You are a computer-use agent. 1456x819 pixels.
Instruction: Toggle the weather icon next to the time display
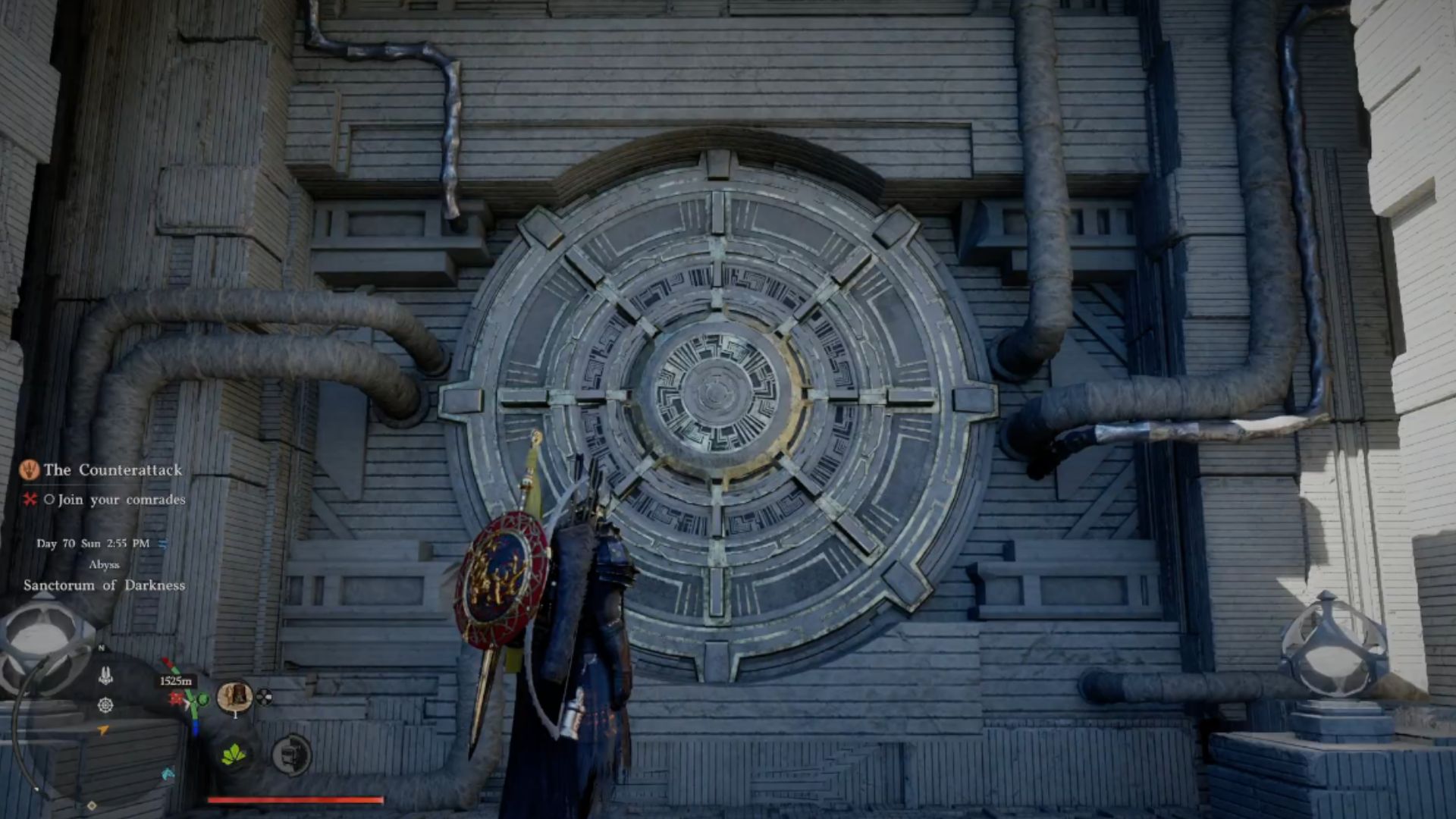164,543
